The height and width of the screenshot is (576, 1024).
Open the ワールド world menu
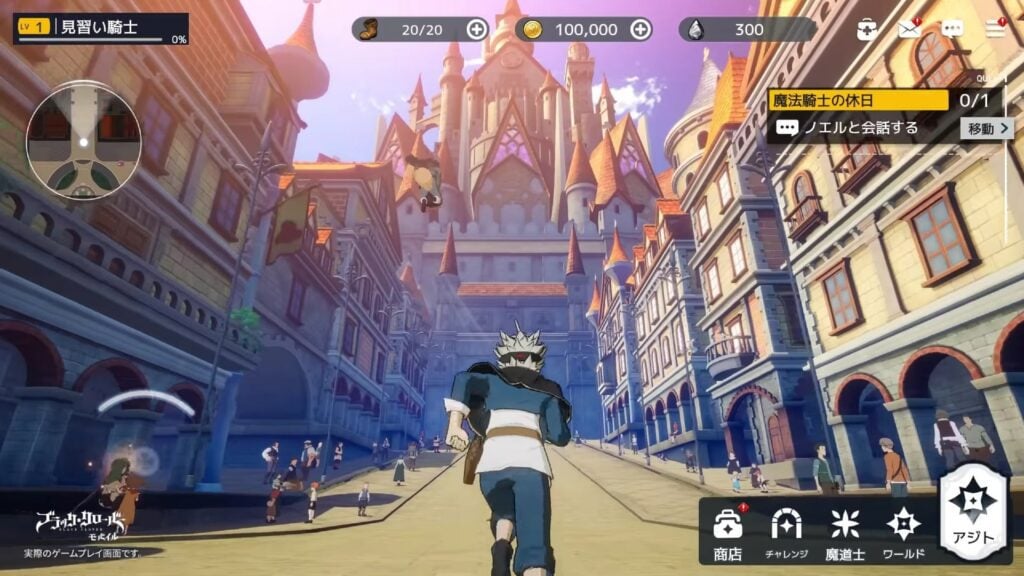[x=903, y=531]
